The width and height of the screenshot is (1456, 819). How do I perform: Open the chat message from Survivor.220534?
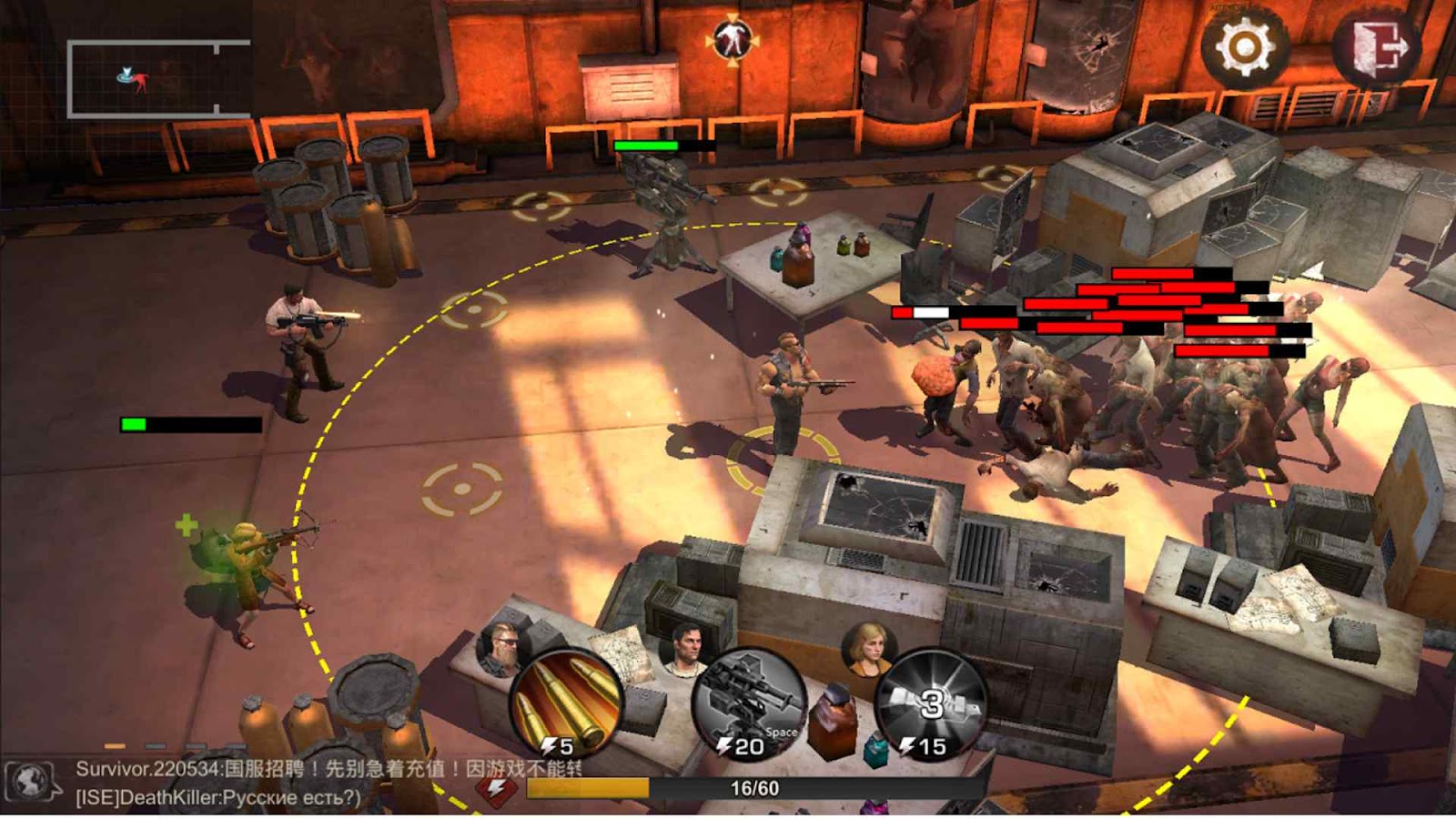pyautogui.click(x=328, y=769)
